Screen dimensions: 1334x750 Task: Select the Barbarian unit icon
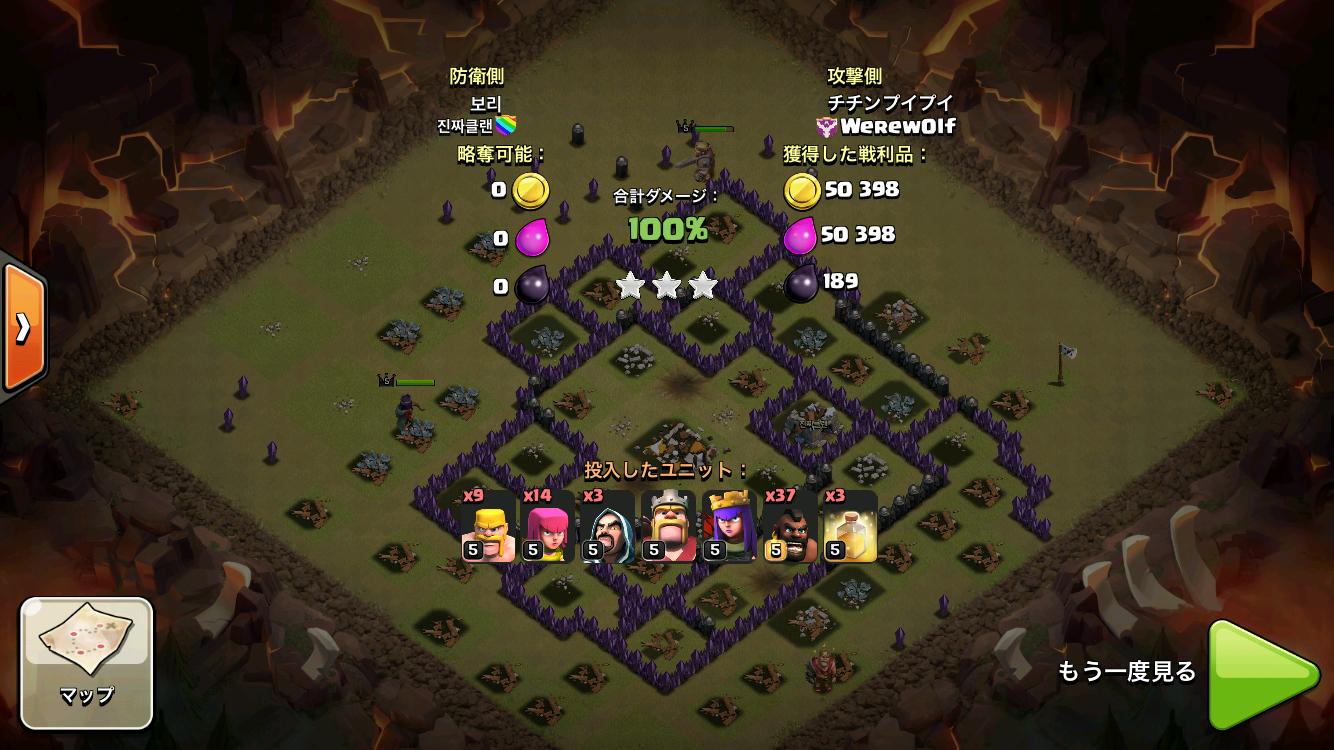(x=488, y=527)
